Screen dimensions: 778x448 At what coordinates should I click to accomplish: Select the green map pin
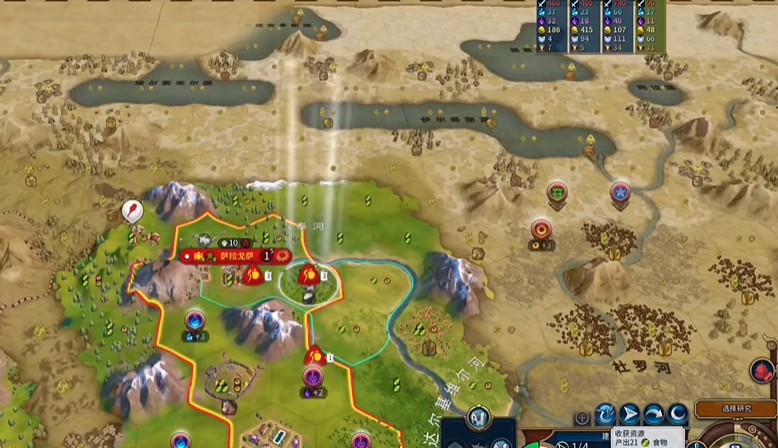tap(557, 191)
